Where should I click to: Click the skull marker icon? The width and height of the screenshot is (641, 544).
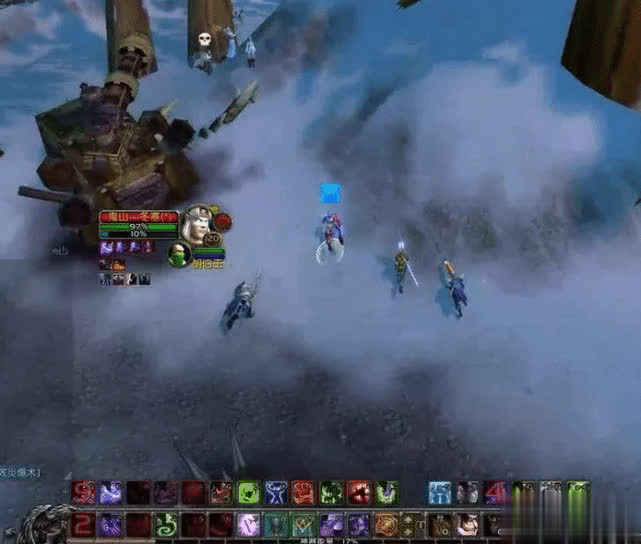[x=205, y=39]
